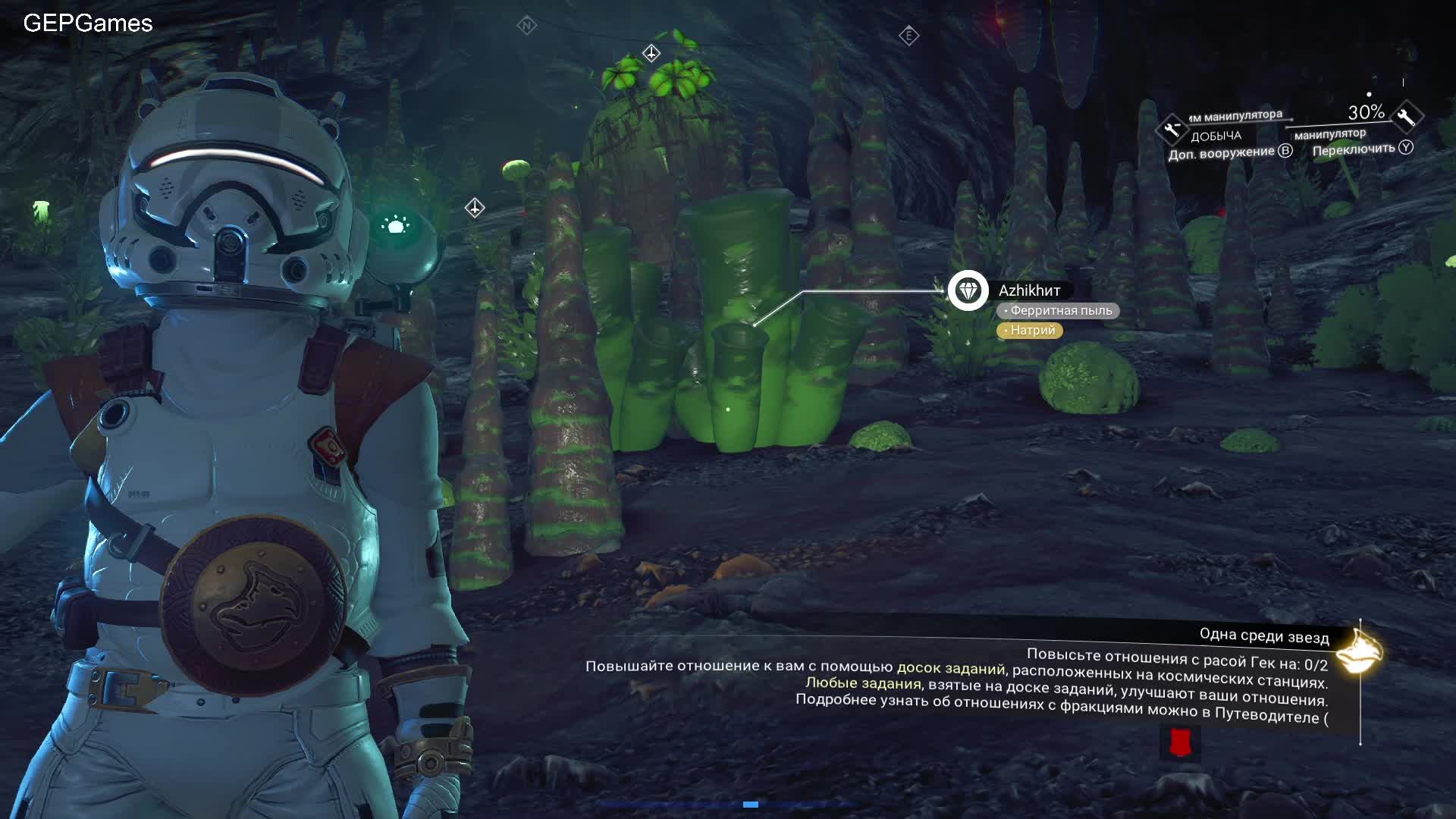Click the ДОБЫЧА mining mode wrench icon
The width and height of the screenshot is (1456, 819).
tap(1171, 129)
